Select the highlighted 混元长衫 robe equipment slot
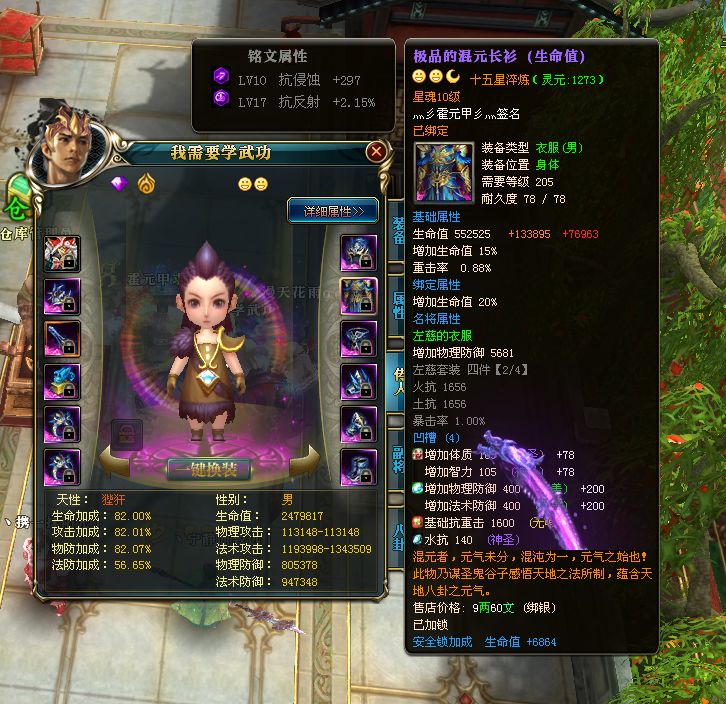The image size is (726, 704). tap(359, 295)
